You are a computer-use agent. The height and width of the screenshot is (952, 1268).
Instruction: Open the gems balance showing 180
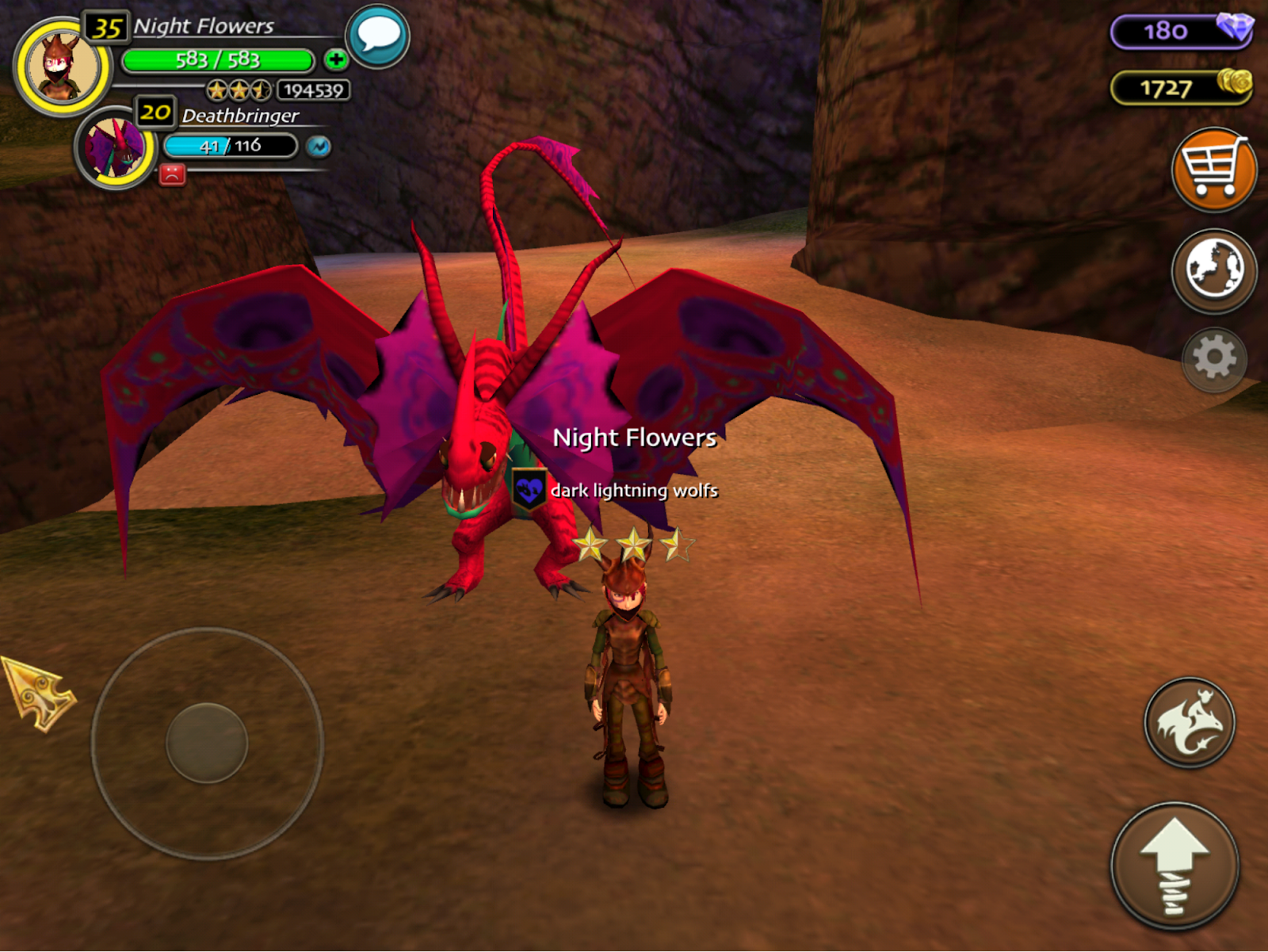(x=1181, y=32)
